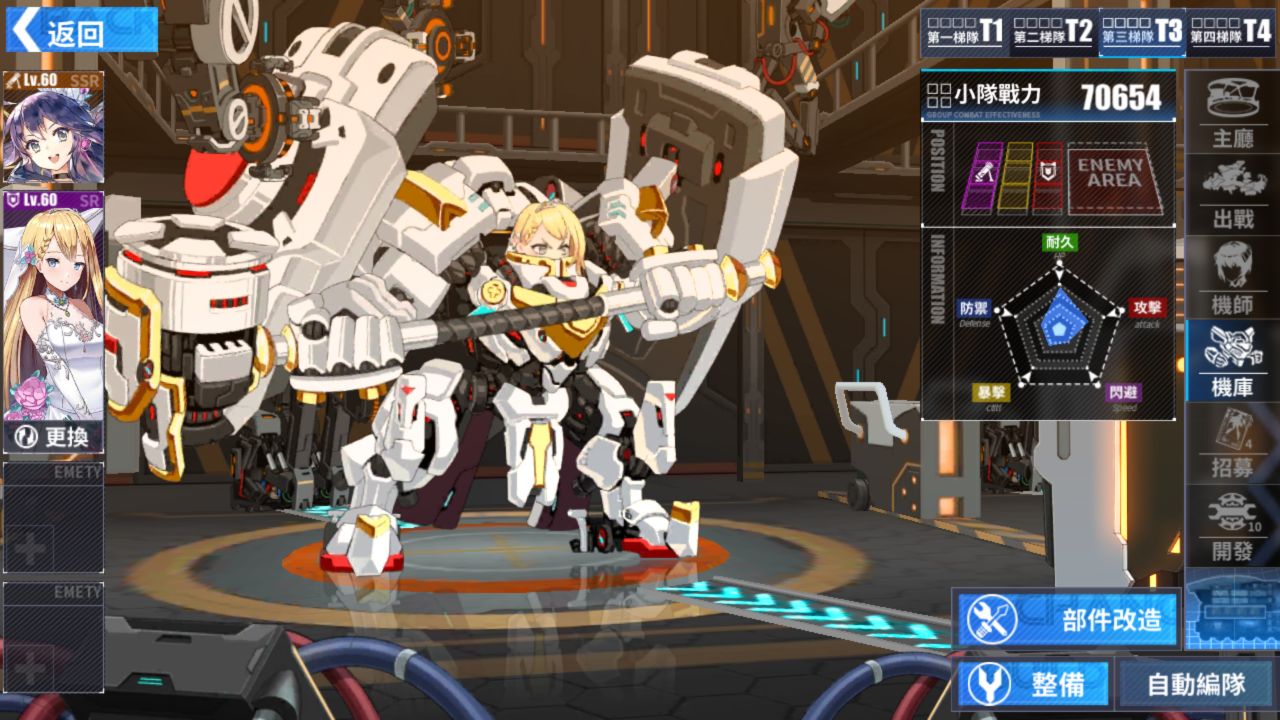The width and height of the screenshot is (1280, 720).
Task: Select the T3 第三梯隊 squad tab
Action: point(1141,33)
